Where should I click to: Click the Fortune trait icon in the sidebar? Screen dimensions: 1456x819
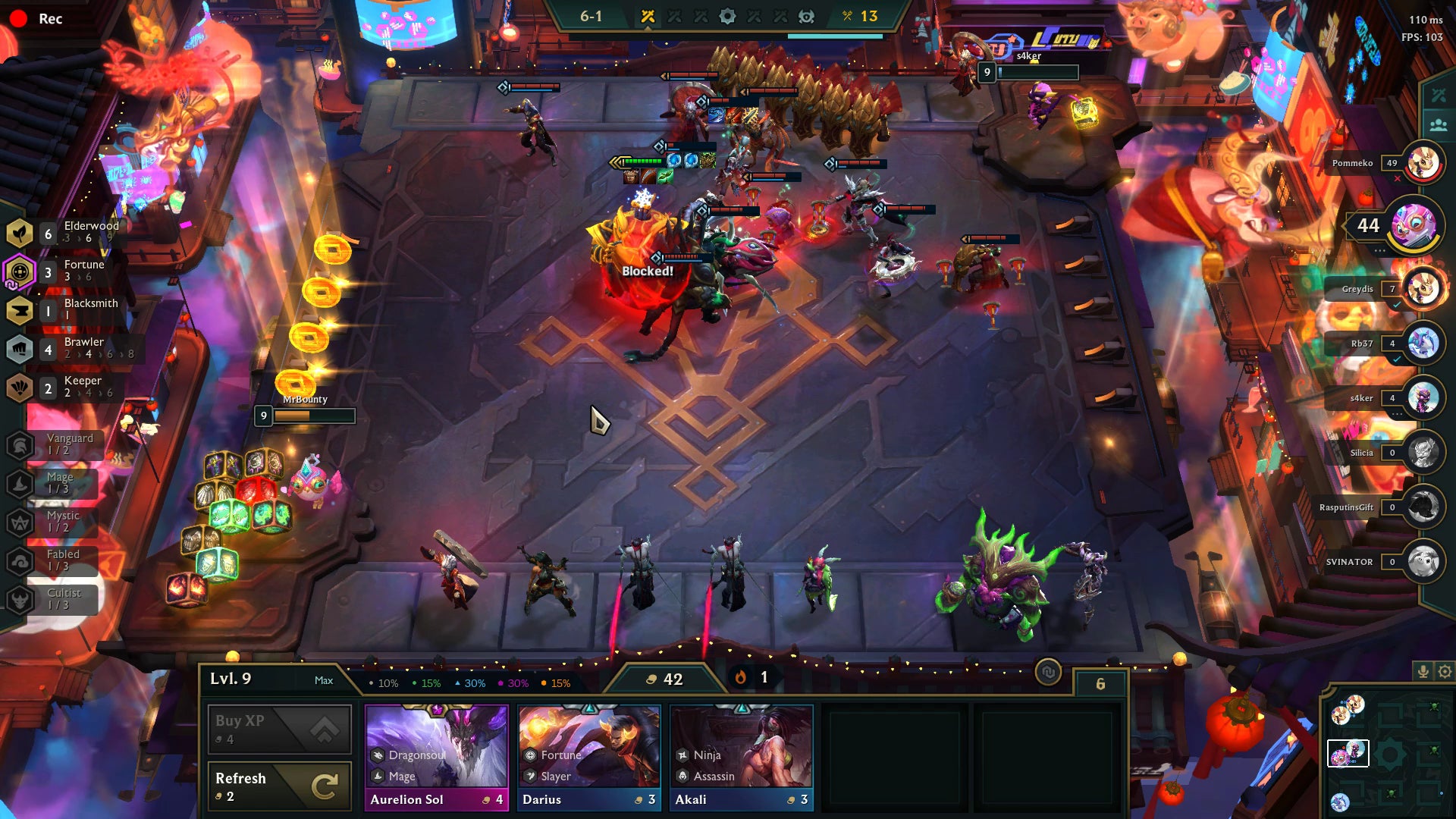(19, 271)
